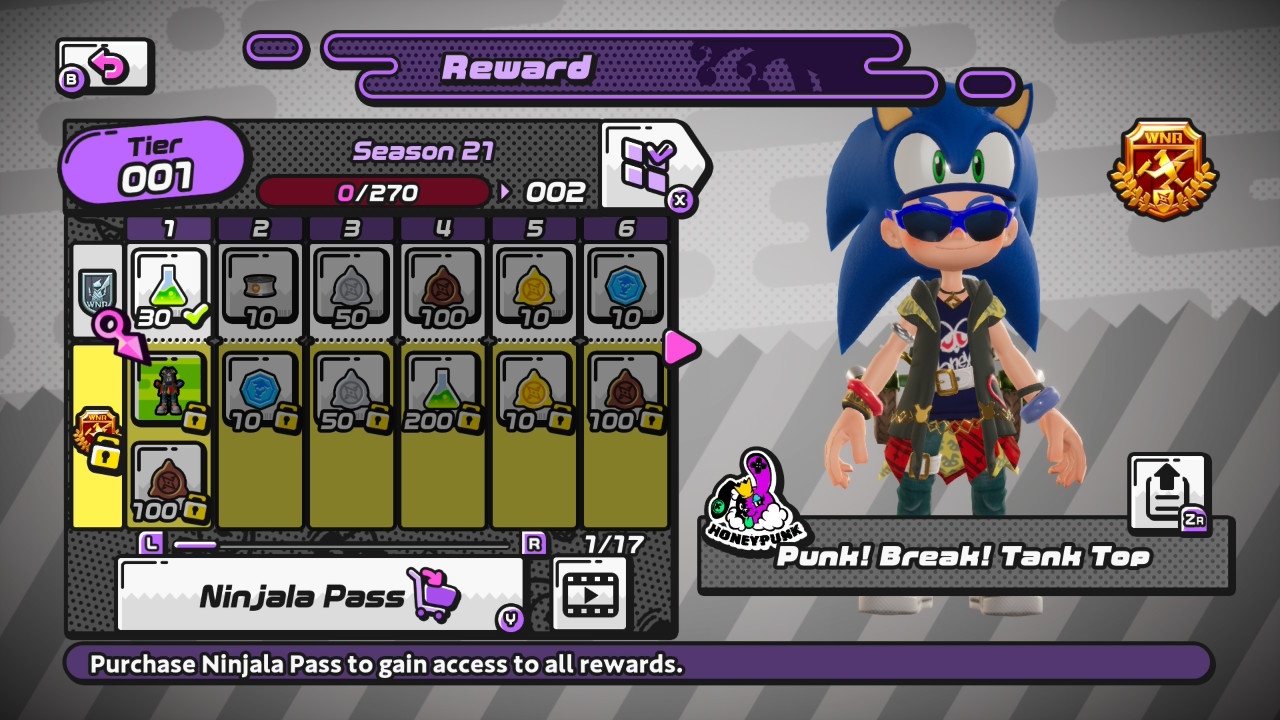Go back using the return arrow button
This screenshot has width=1280, height=720.
tap(105, 67)
